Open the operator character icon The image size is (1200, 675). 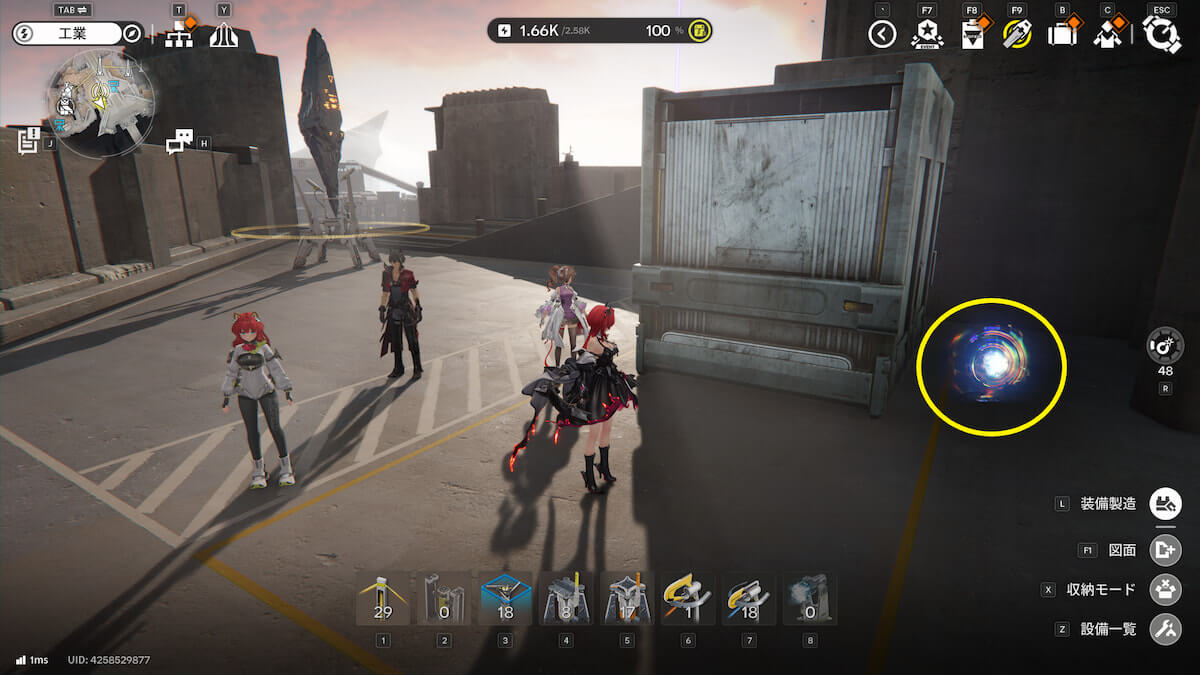pos(1106,35)
